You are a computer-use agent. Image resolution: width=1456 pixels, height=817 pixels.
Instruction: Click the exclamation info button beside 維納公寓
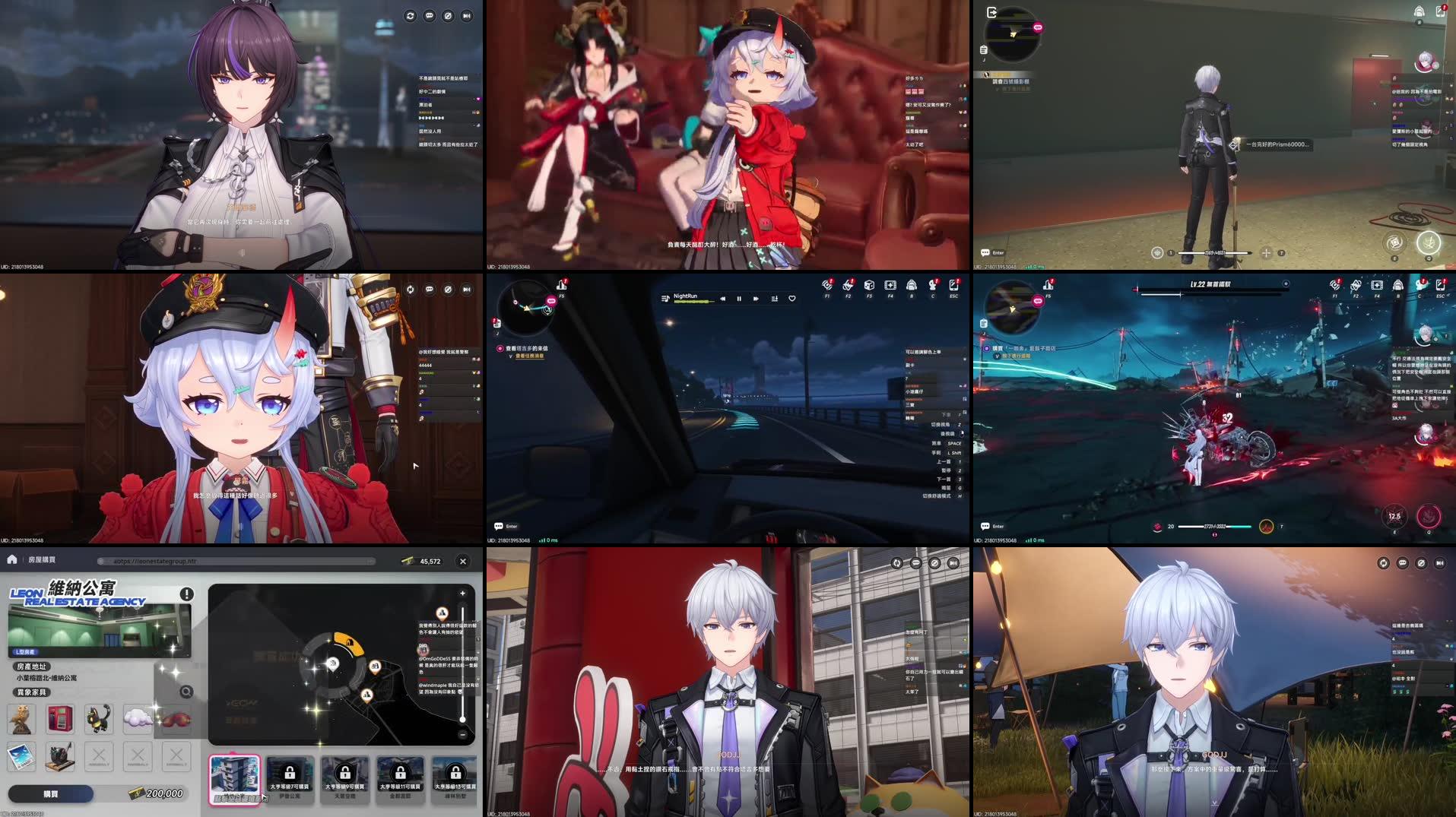187,594
